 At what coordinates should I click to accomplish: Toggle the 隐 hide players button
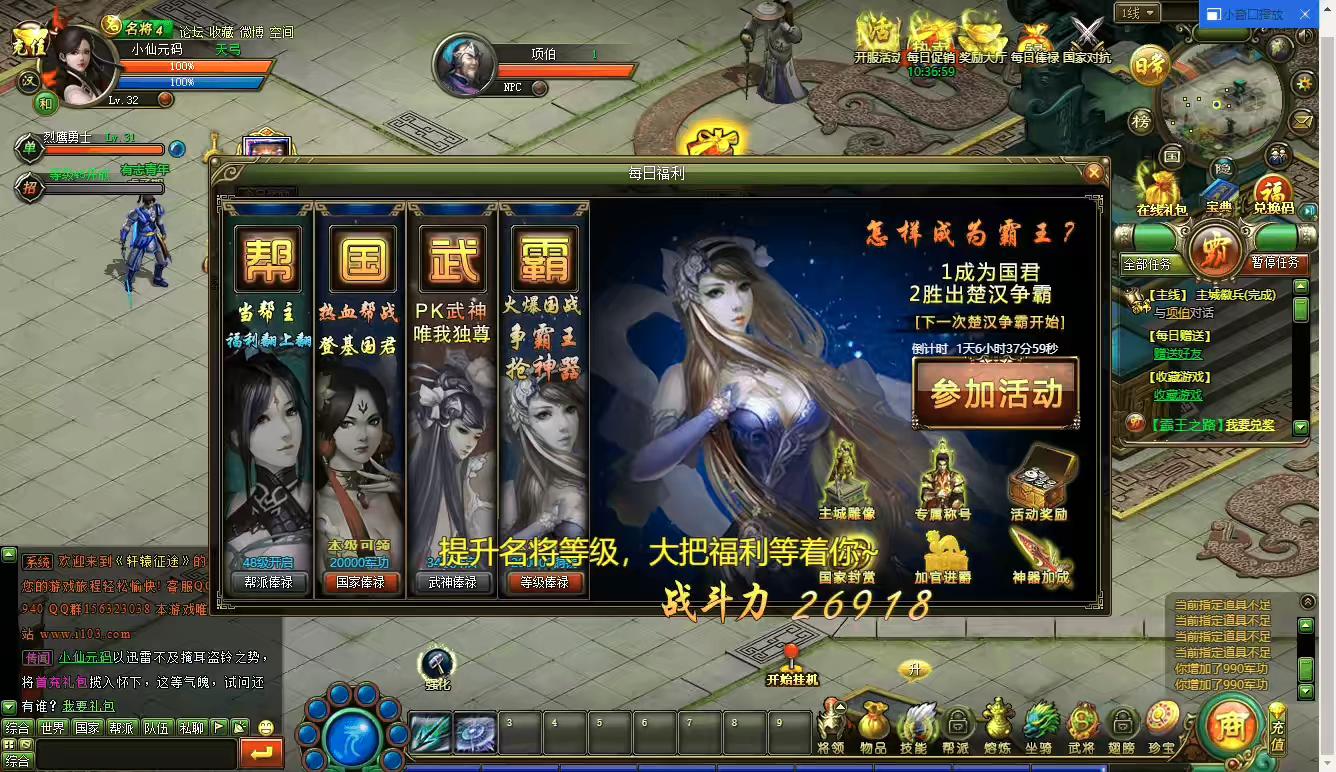point(1222,167)
